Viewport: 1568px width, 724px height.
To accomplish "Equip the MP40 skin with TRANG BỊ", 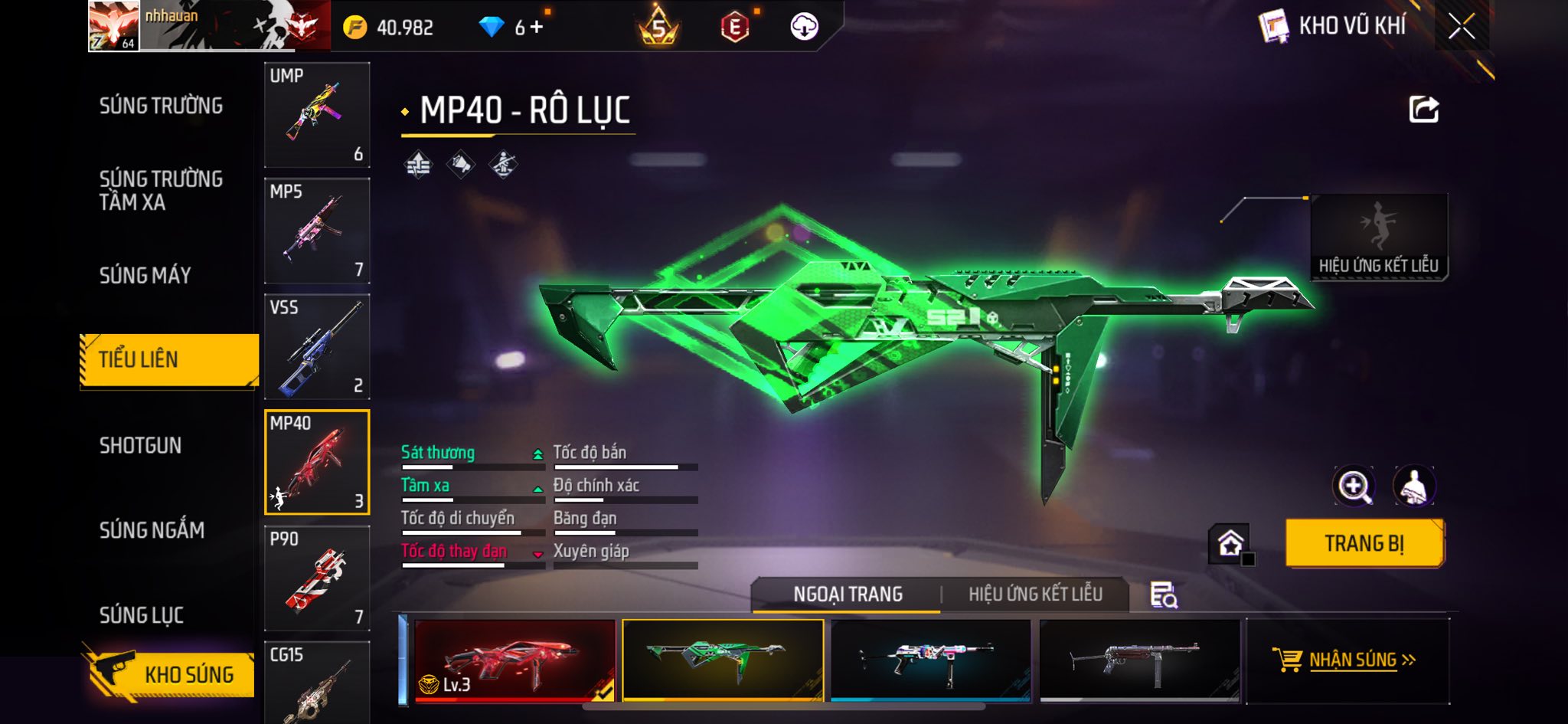I will (x=1364, y=543).
